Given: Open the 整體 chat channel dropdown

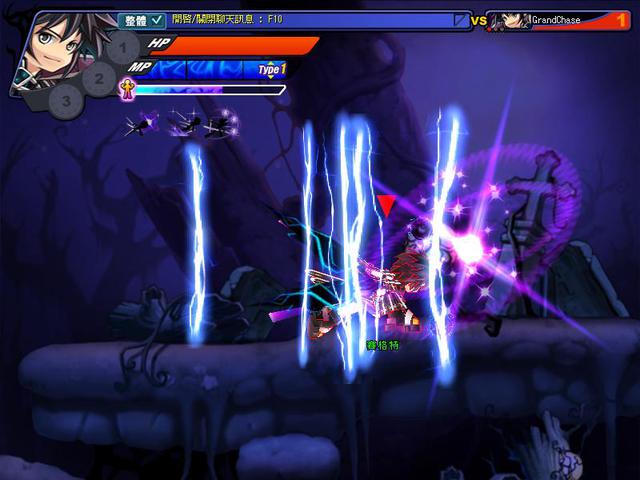Looking at the screenshot, I should [x=142, y=19].
